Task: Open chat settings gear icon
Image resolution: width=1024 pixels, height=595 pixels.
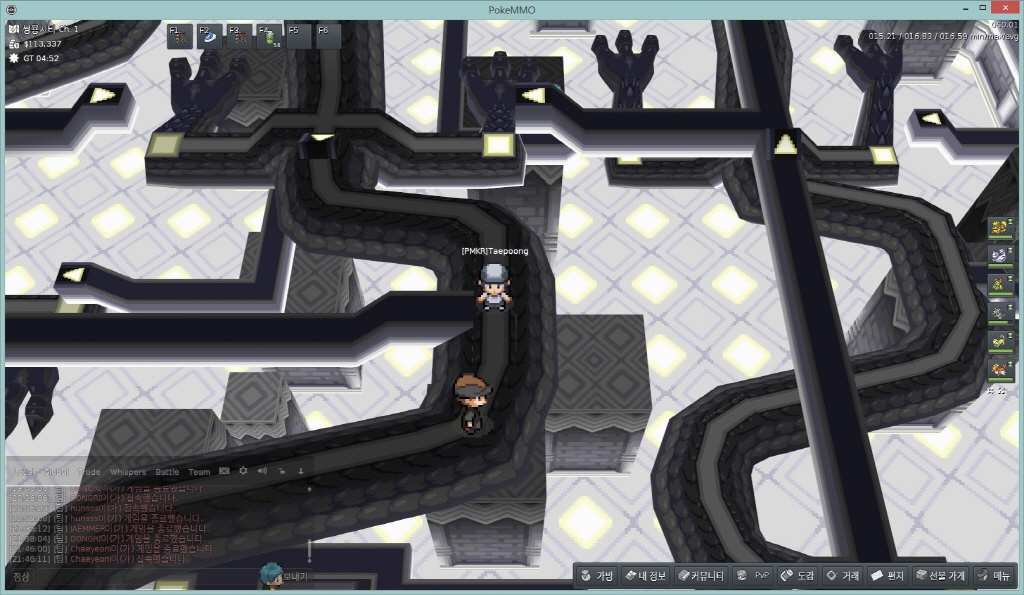Action: click(x=243, y=470)
